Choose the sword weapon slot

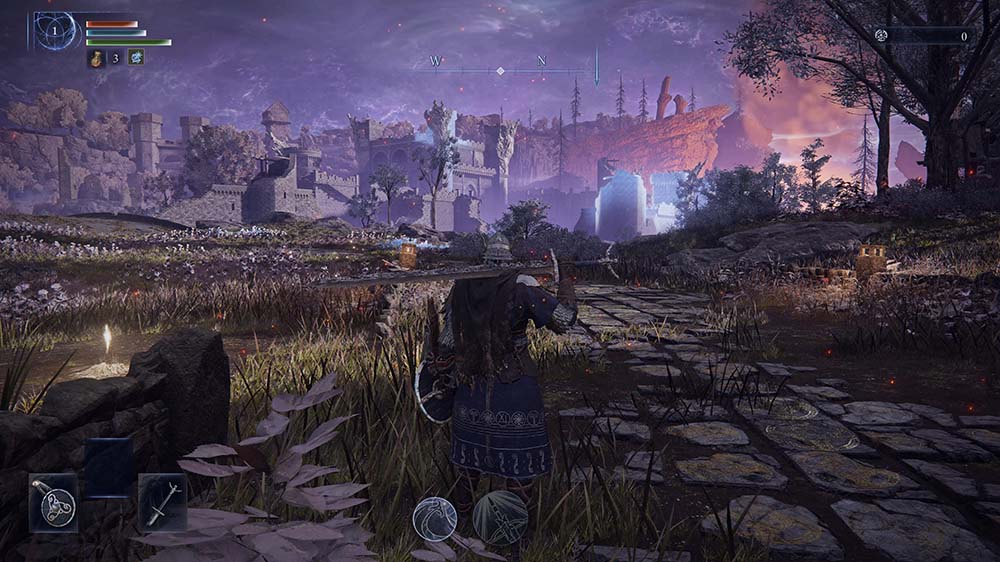(x=162, y=501)
